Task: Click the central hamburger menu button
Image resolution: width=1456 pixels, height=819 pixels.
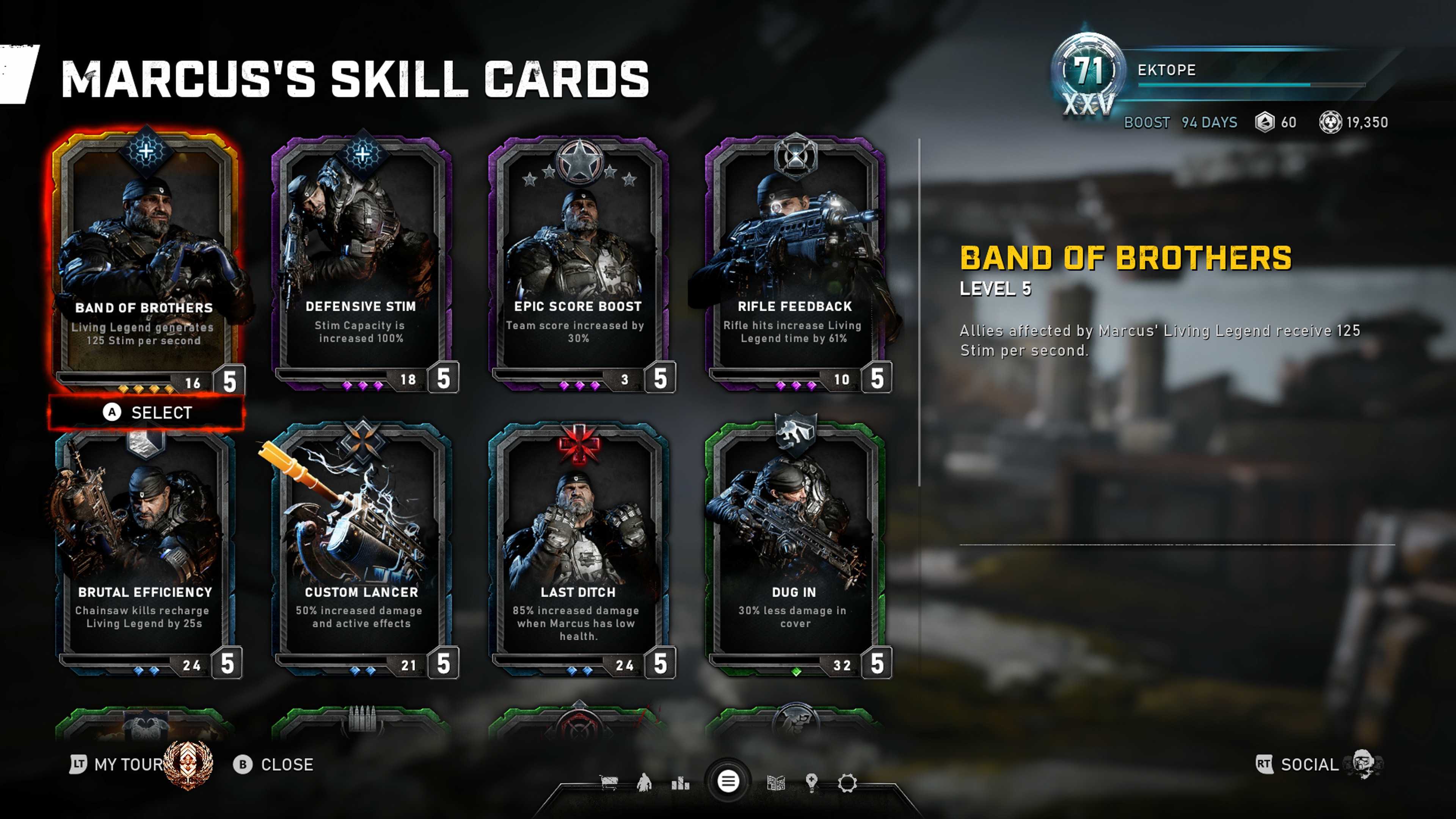Action: (x=728, y=782)
